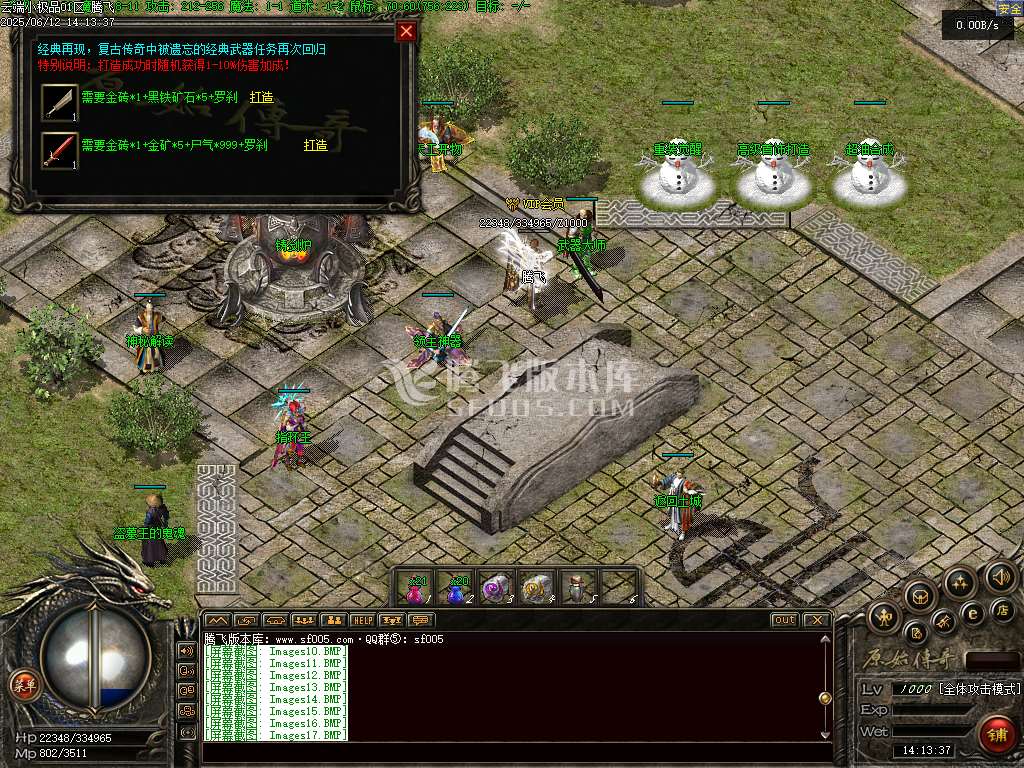This screenshot has width=1024, height=768.
Task: Use the blue mana potion in hotbar
Action: tap(456, 588)
